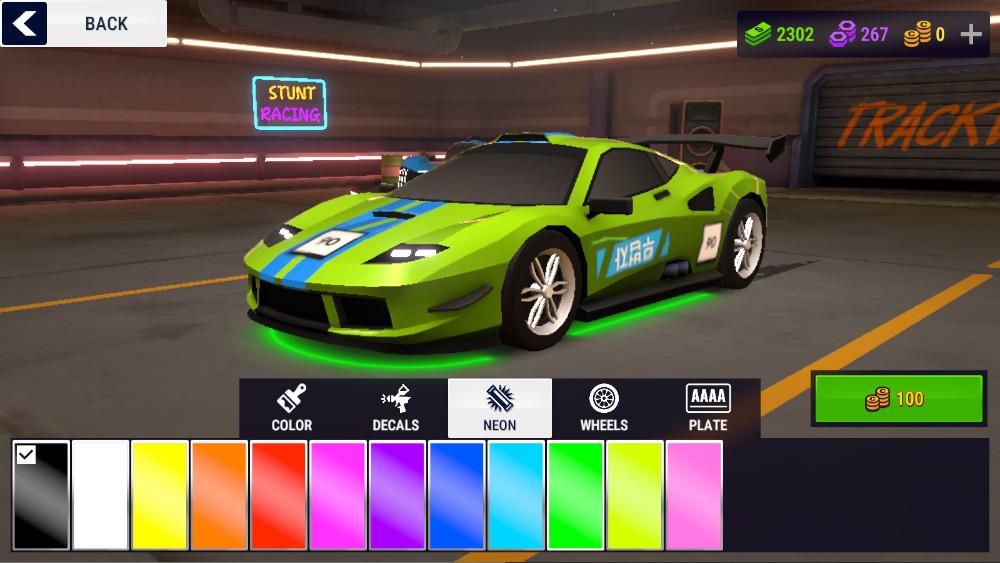
Task: Buy the neon for 100 coins
Action: (898, 399)
